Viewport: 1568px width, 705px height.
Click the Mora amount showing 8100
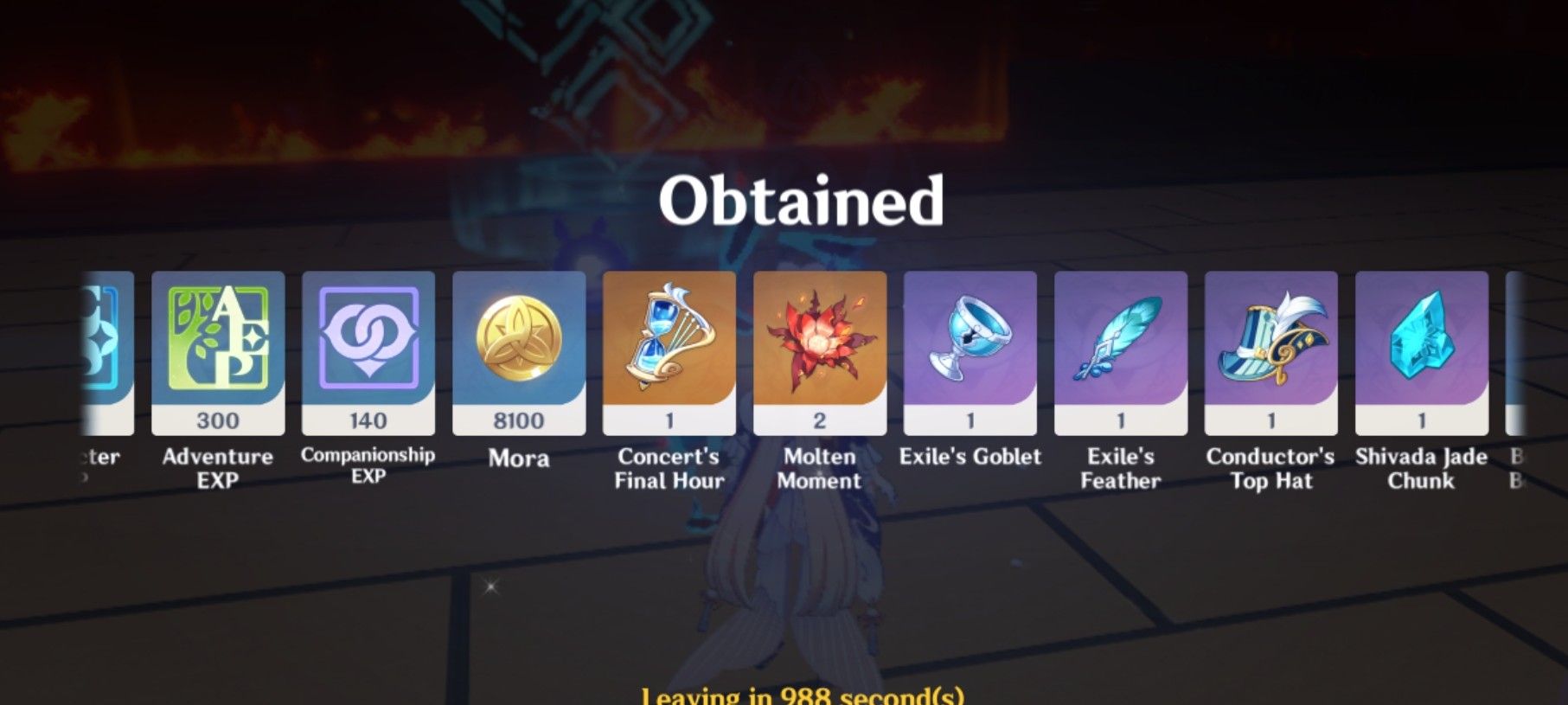click(519, 421)
